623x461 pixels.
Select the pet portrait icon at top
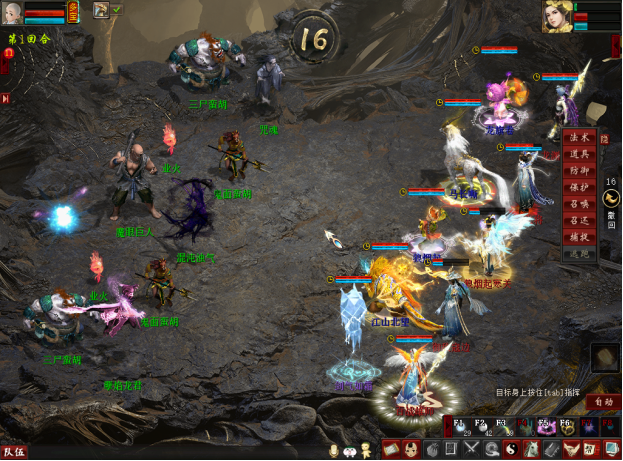[x=101, y=10]
